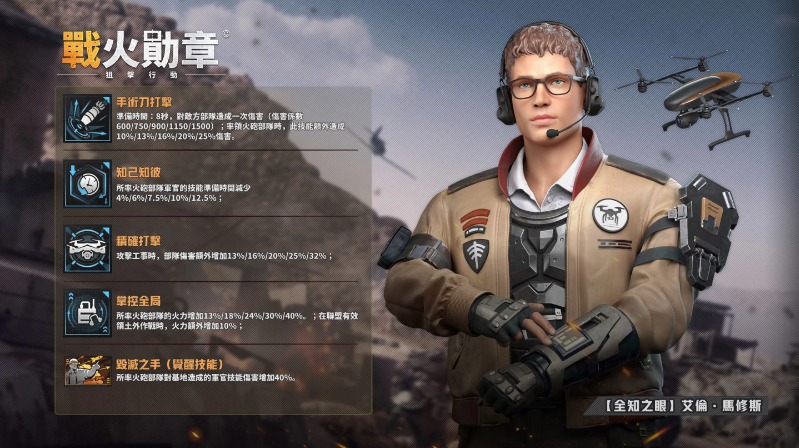The height and width of the screenshot is (448, 799).
Task: Click the 掌控全局 skill icon
Action: pos(87,311)
